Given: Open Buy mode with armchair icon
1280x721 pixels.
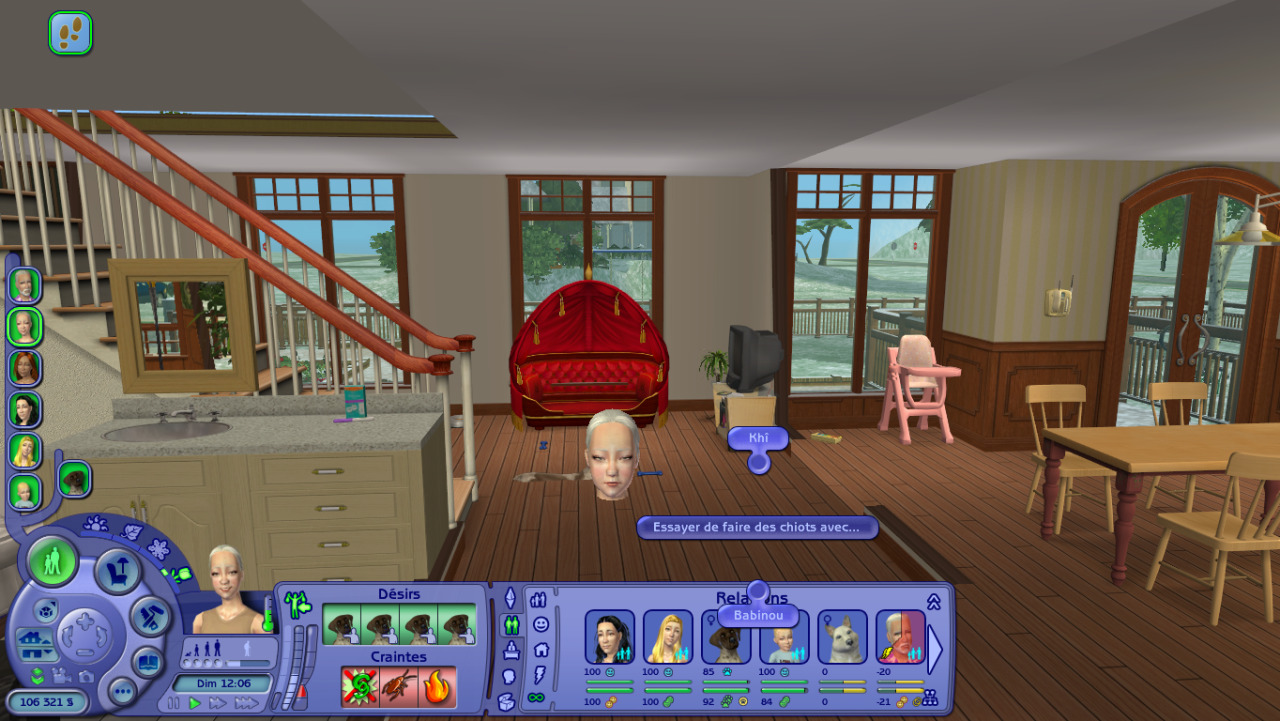Looking at the screenshot, I should 117,571.
